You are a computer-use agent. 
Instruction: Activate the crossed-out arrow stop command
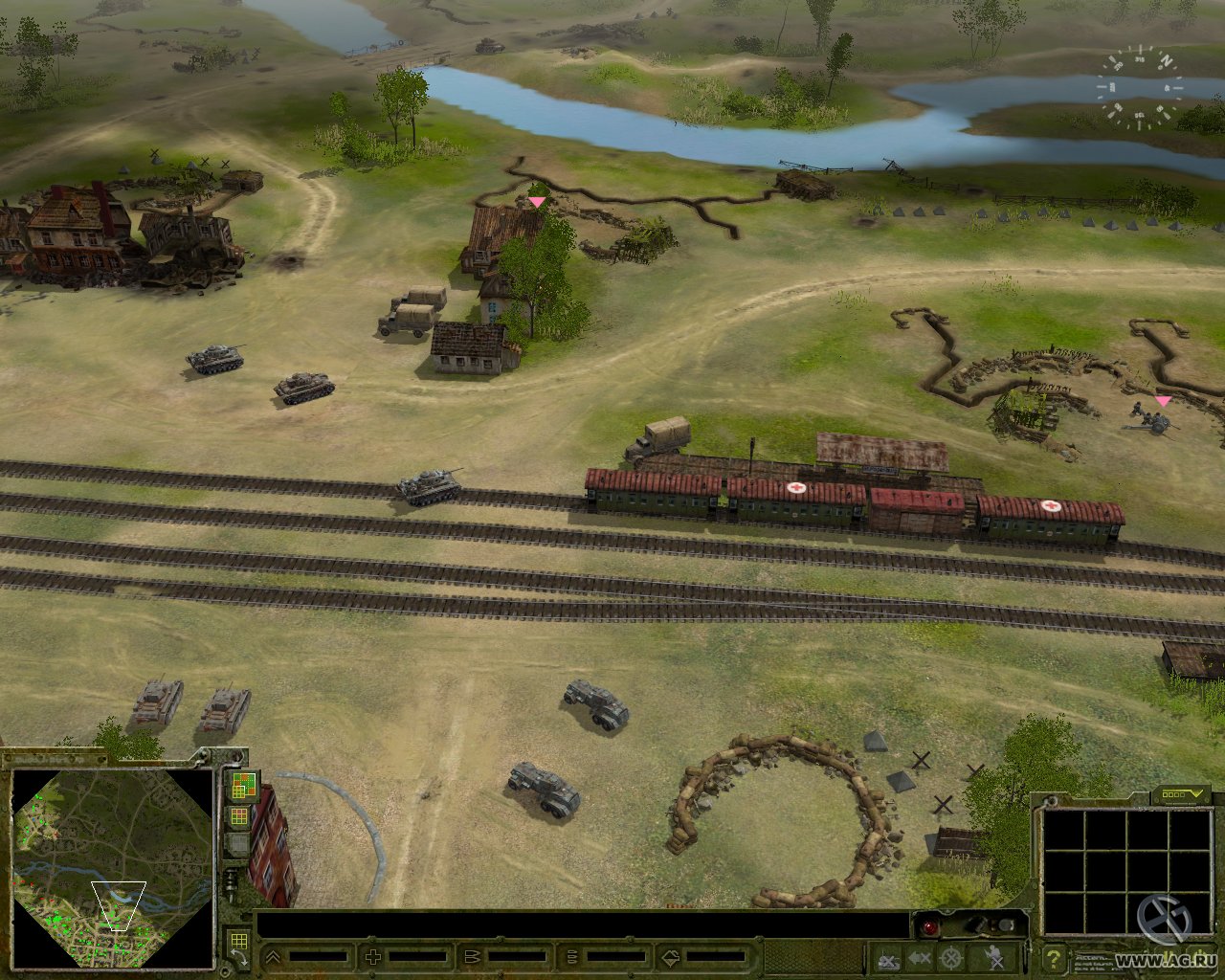point(920,957)
